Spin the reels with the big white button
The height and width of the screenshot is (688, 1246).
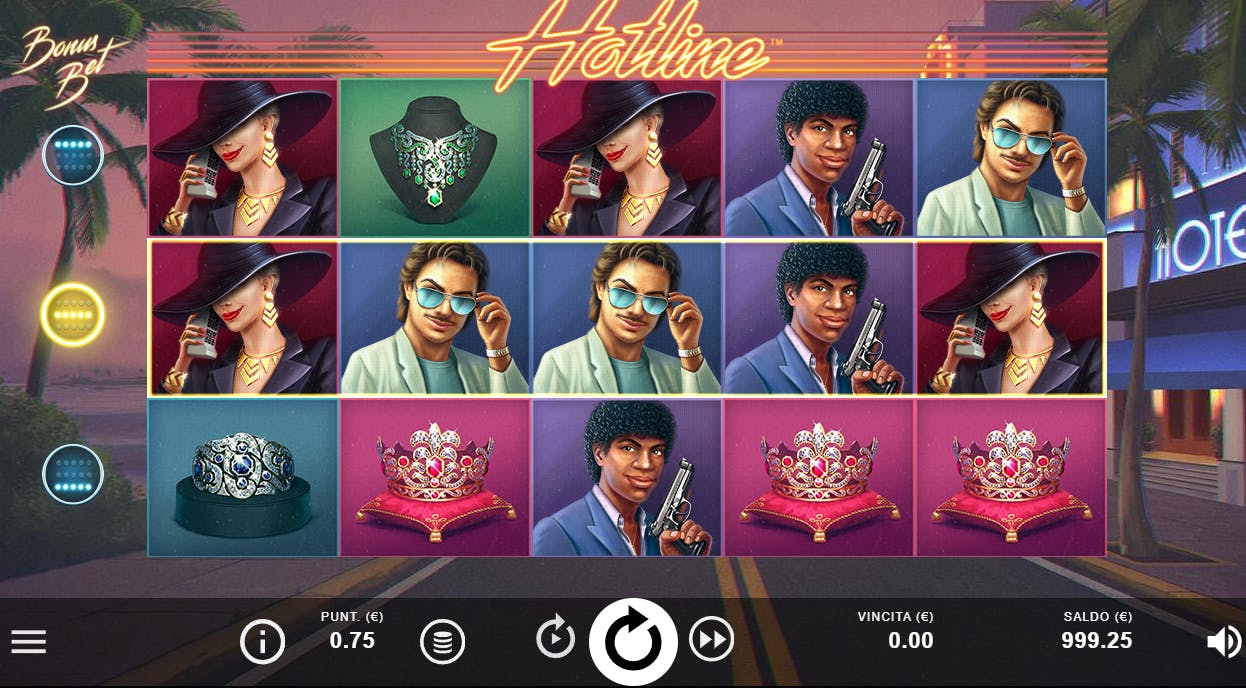pos(633,642)
